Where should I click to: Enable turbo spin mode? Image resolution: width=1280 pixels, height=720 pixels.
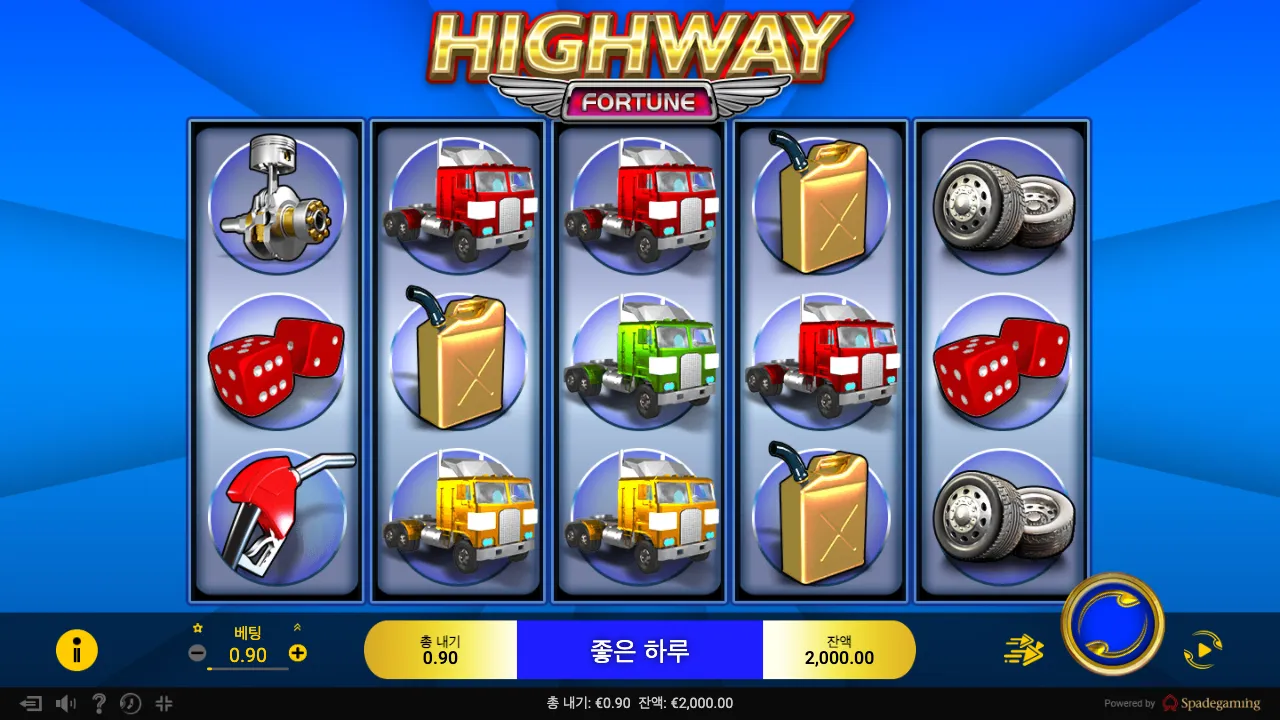[1020, 649]
